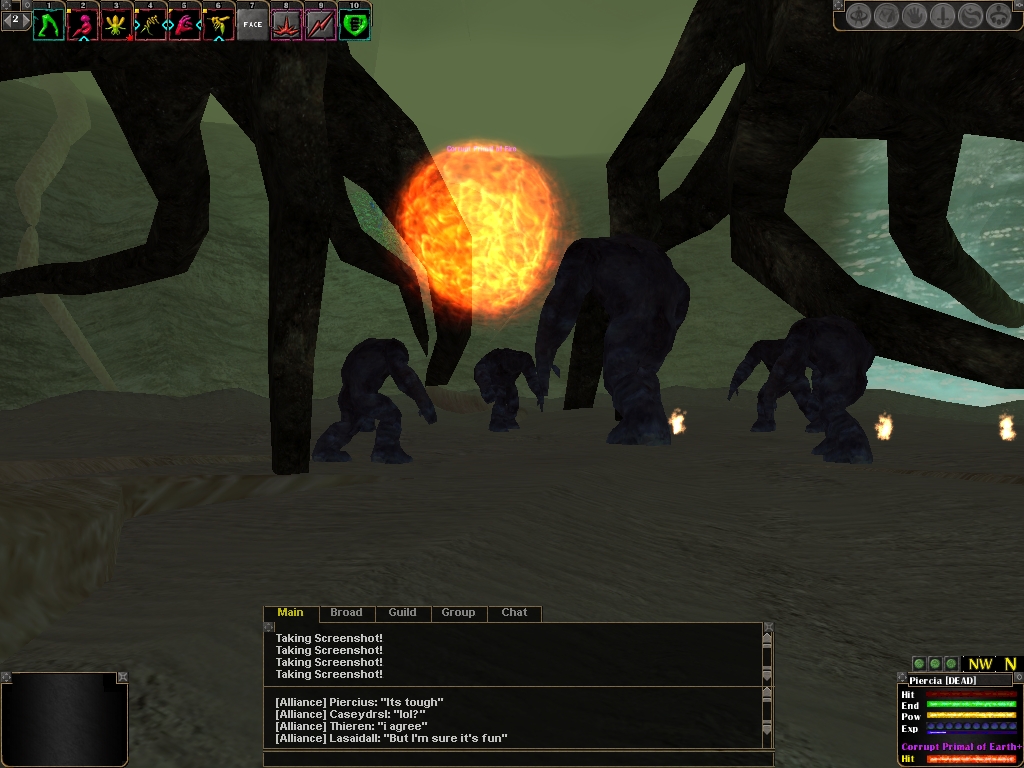Switch to the Main chat tab
The image size is (1024, 768).
tap(290, 613)
